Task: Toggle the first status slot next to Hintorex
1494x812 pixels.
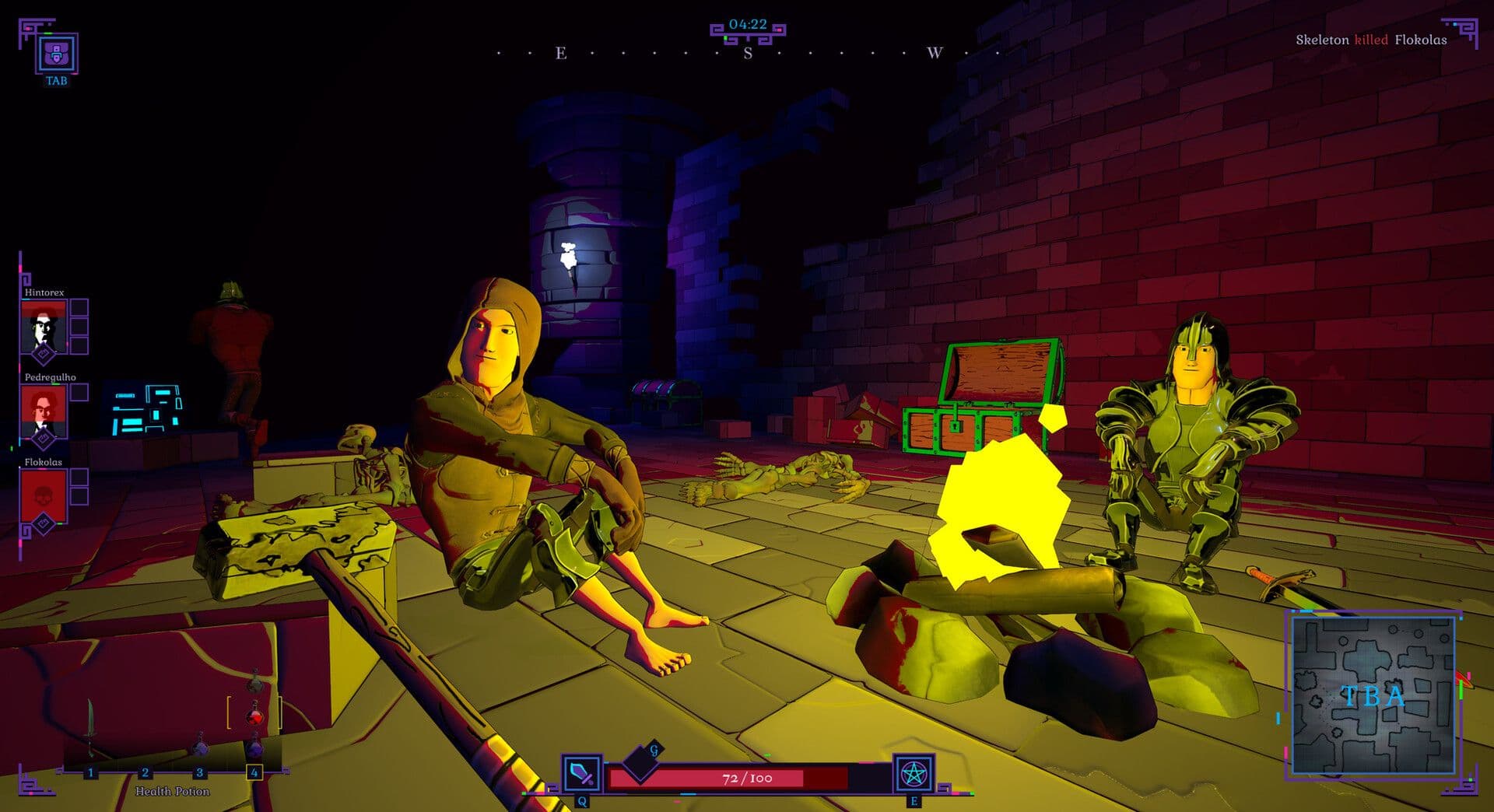Action: (x=77, y=306)
